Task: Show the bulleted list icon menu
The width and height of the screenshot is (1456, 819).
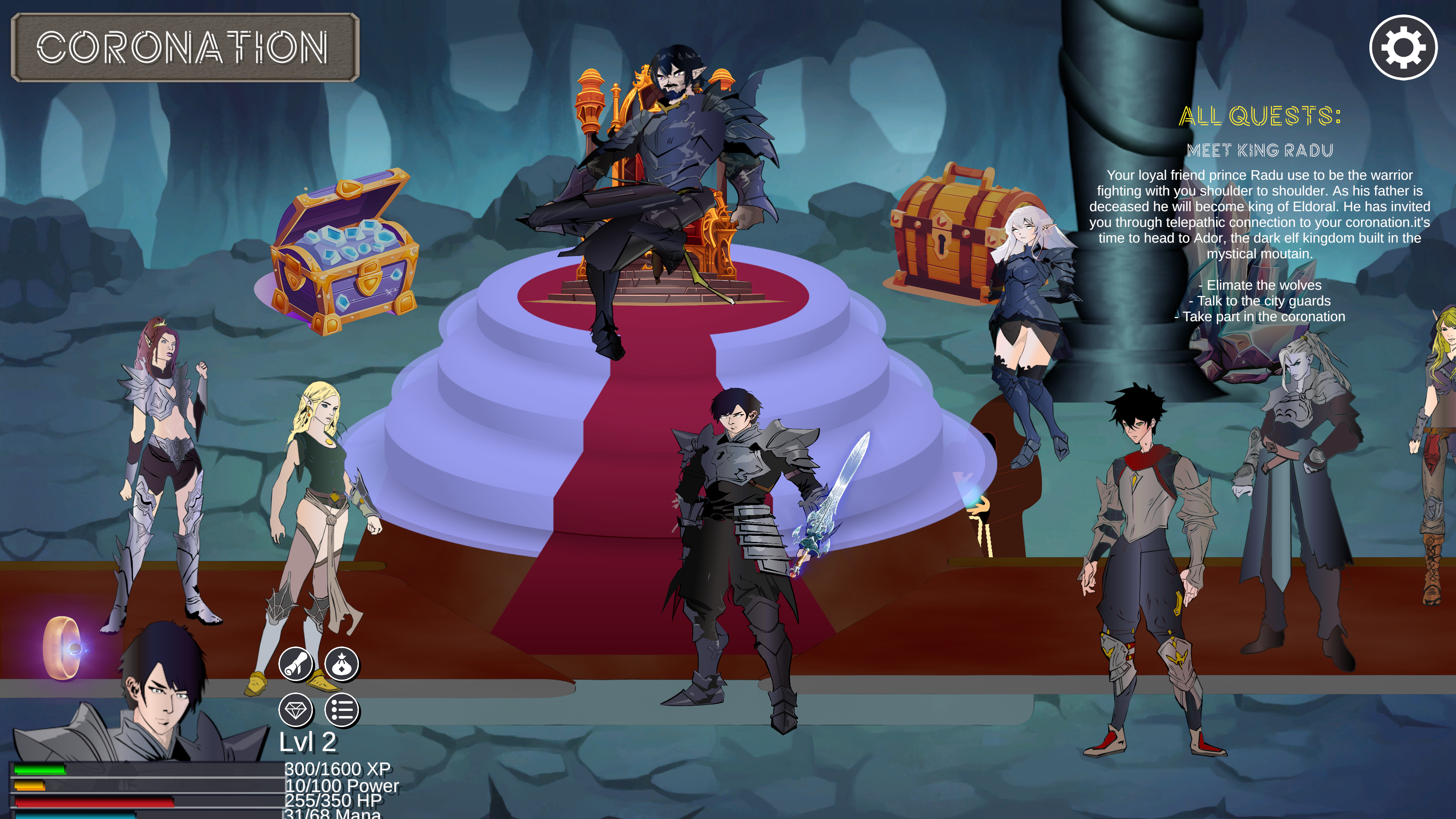Action: tap(342, 710)
